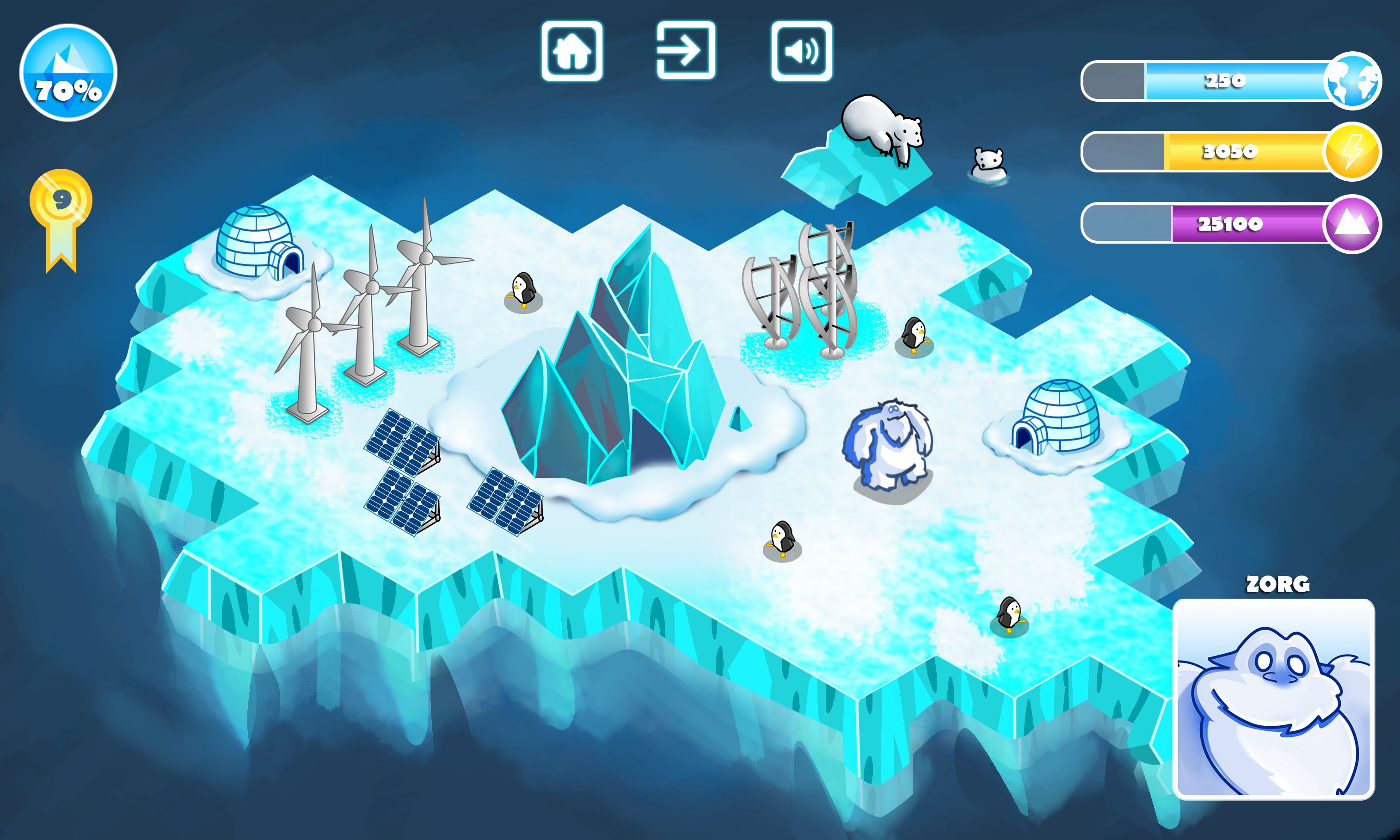Click the purple mountain resource icon
This screenshot has height=840, width=1400.
[x=1352, y=224]
